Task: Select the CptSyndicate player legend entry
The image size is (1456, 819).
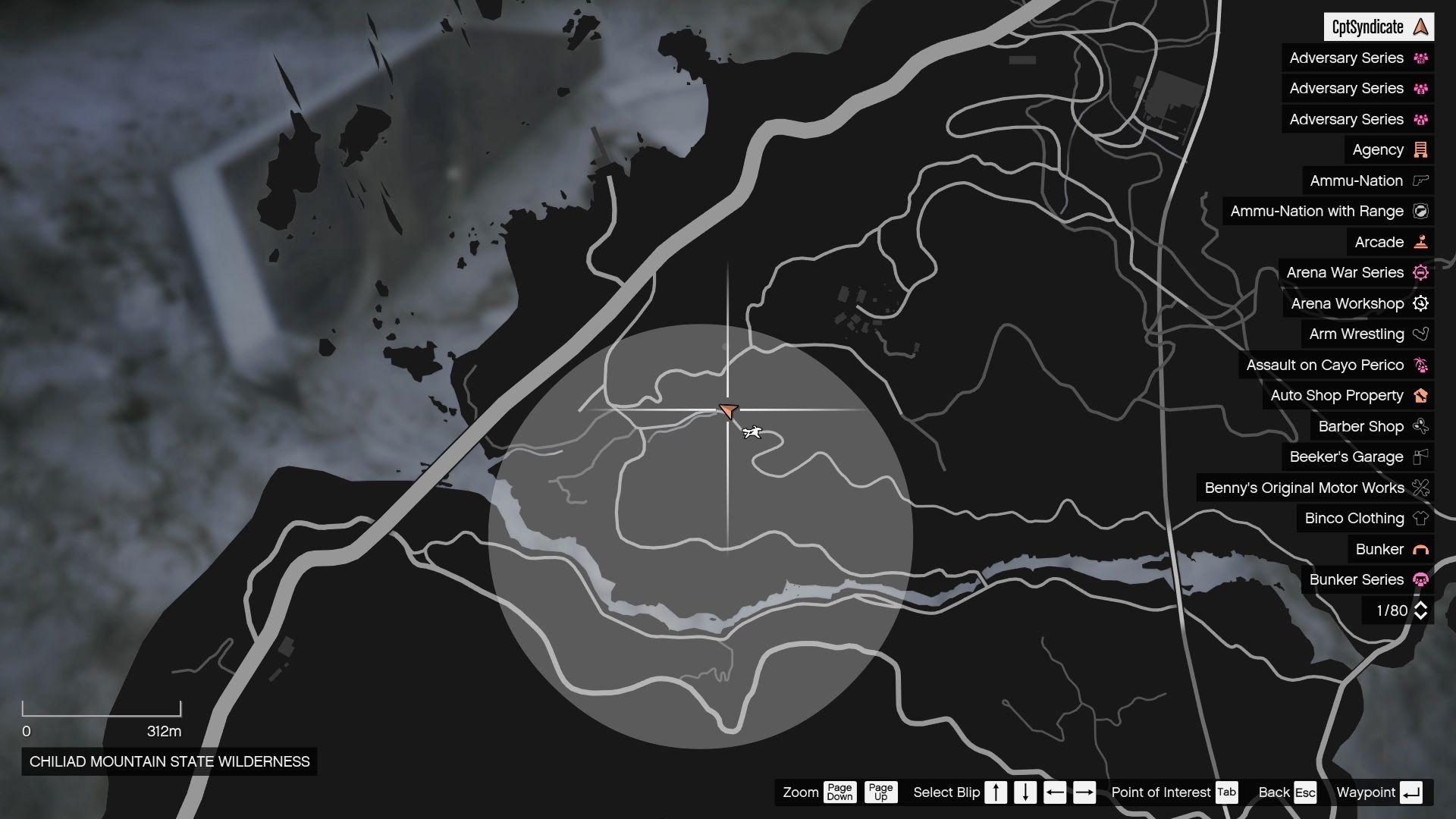Action: click(1378, 27)
